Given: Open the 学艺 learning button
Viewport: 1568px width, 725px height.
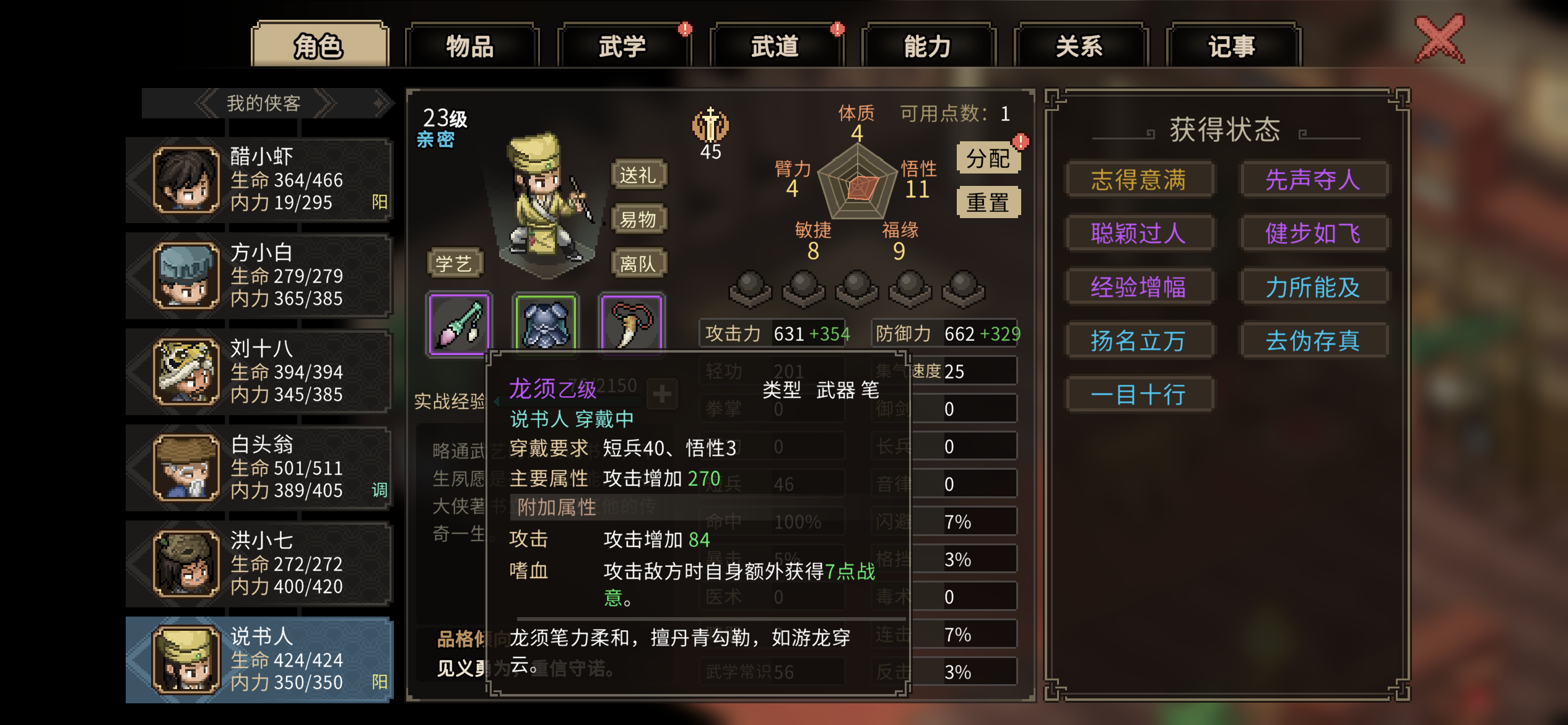Looking at the screenshot, I should point(454,263).
